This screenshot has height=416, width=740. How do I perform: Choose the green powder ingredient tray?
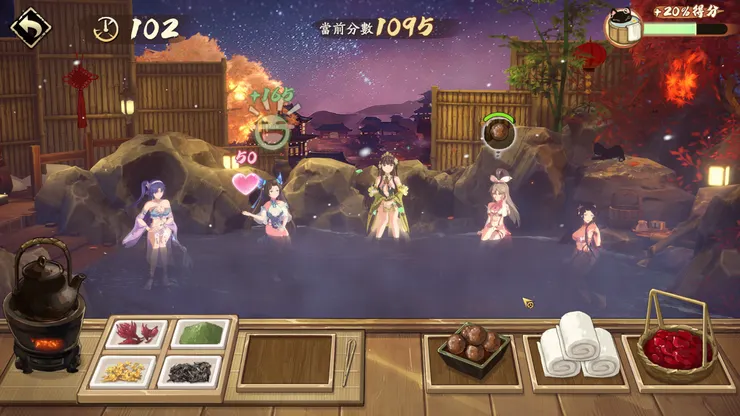(200, 333)
